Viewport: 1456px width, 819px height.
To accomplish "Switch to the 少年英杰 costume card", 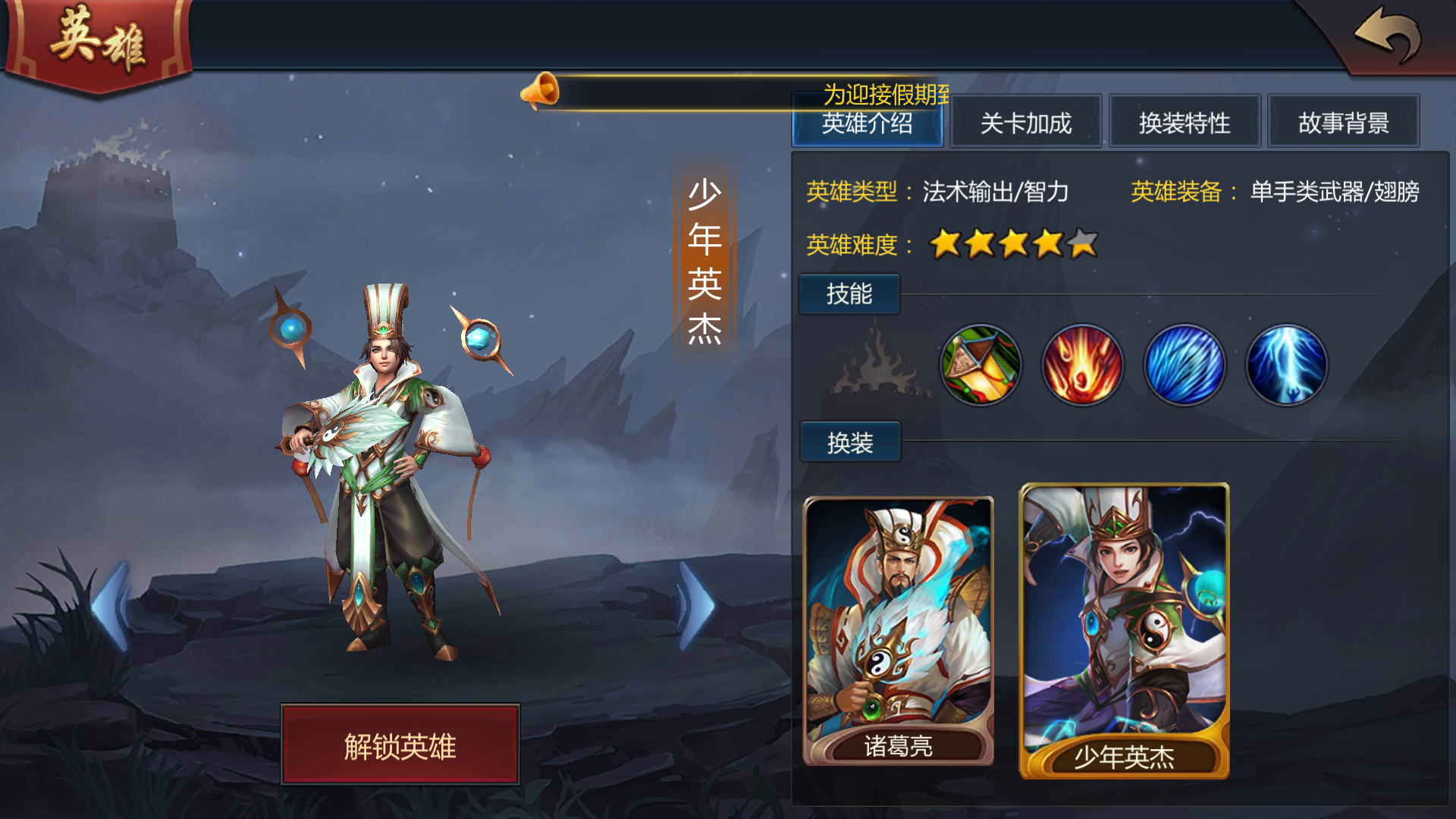I will point(1125,629).
